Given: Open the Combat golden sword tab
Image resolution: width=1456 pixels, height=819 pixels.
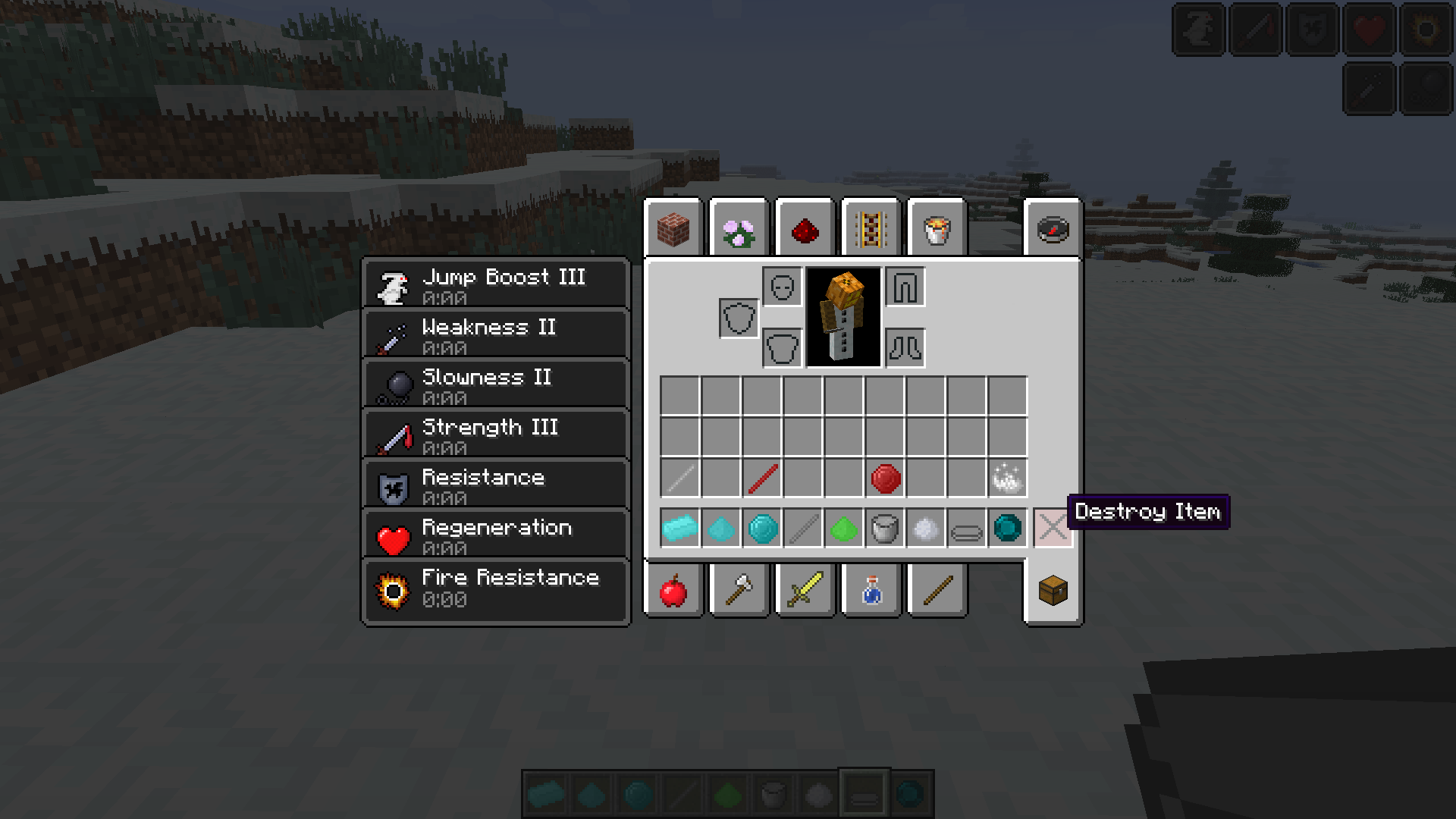Looking at the screenshot, I should pyautogui.click(x=805, y=590).
